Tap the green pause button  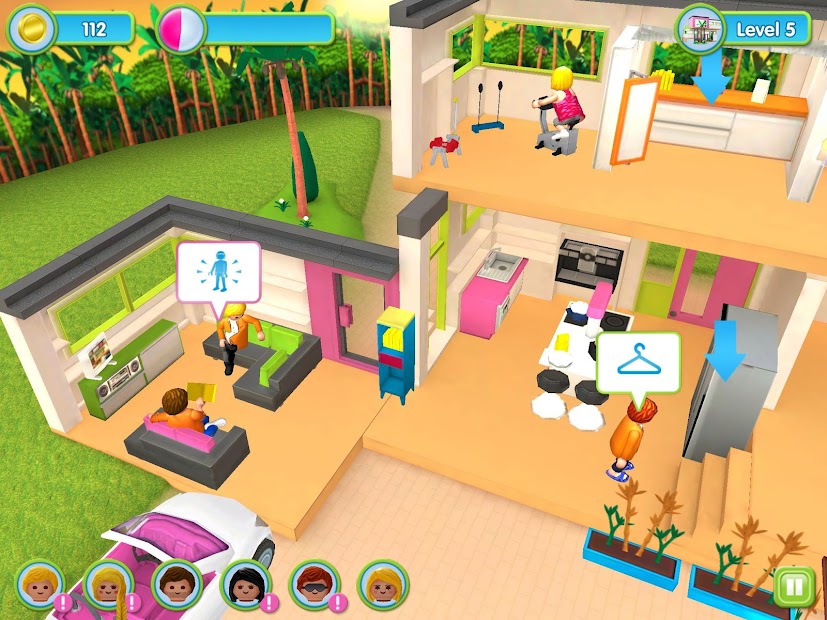pos(793,586)
